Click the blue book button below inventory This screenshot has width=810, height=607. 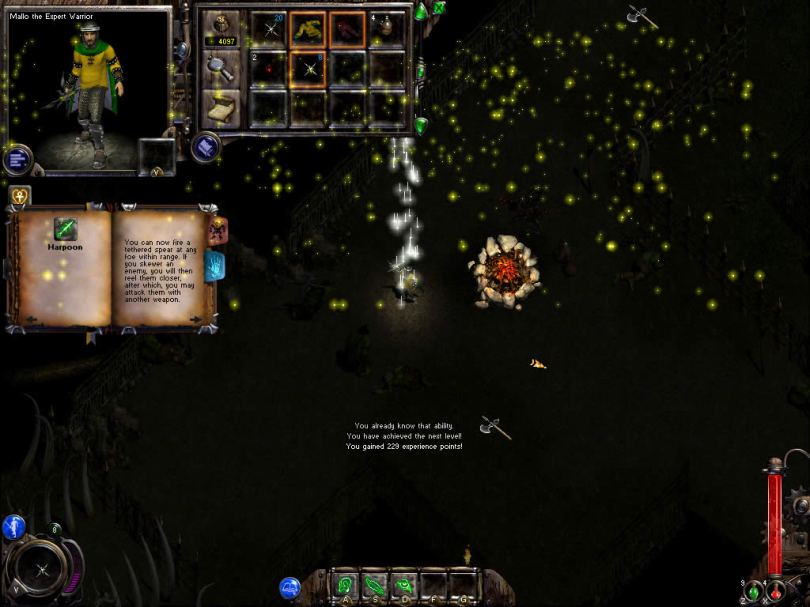click(206, 147)
